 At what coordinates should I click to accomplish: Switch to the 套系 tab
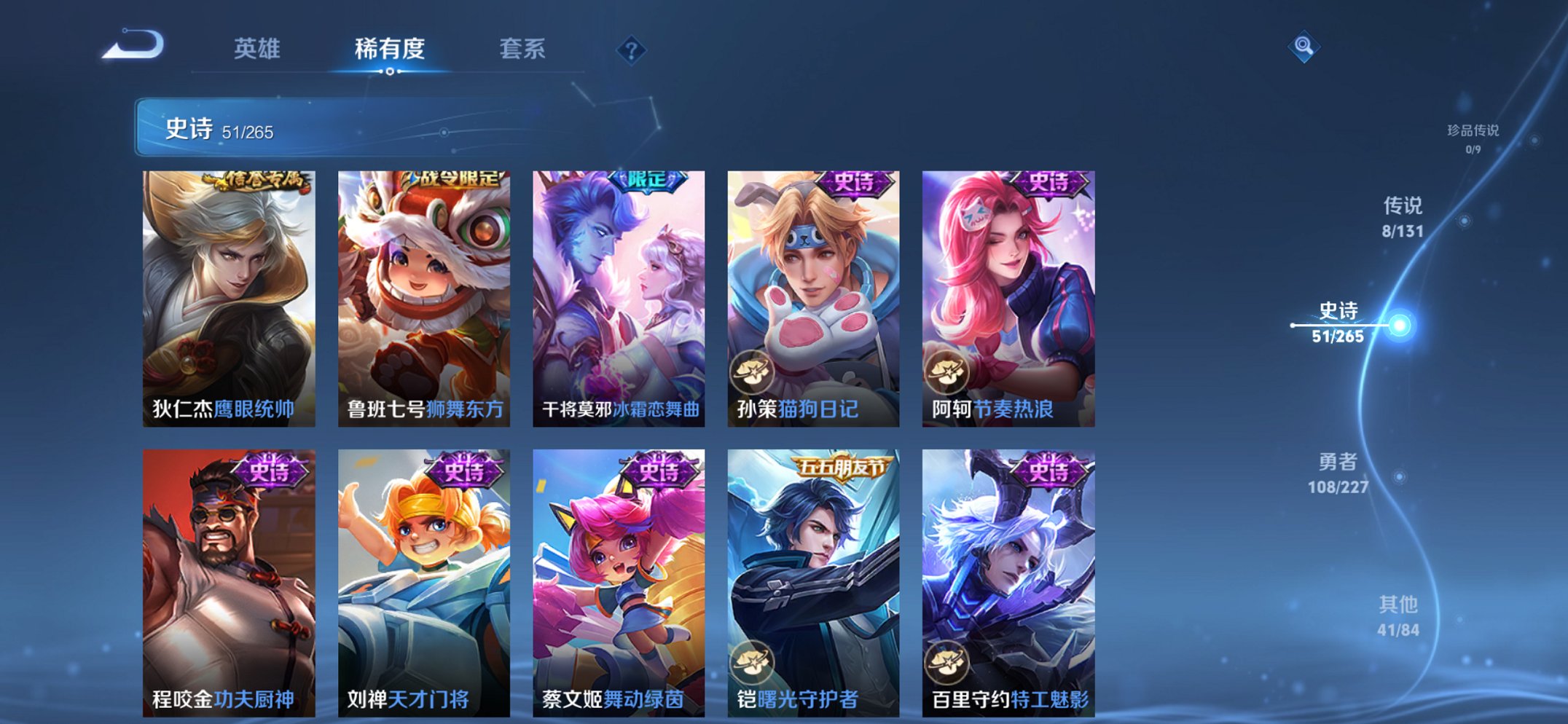coord(523,50)
